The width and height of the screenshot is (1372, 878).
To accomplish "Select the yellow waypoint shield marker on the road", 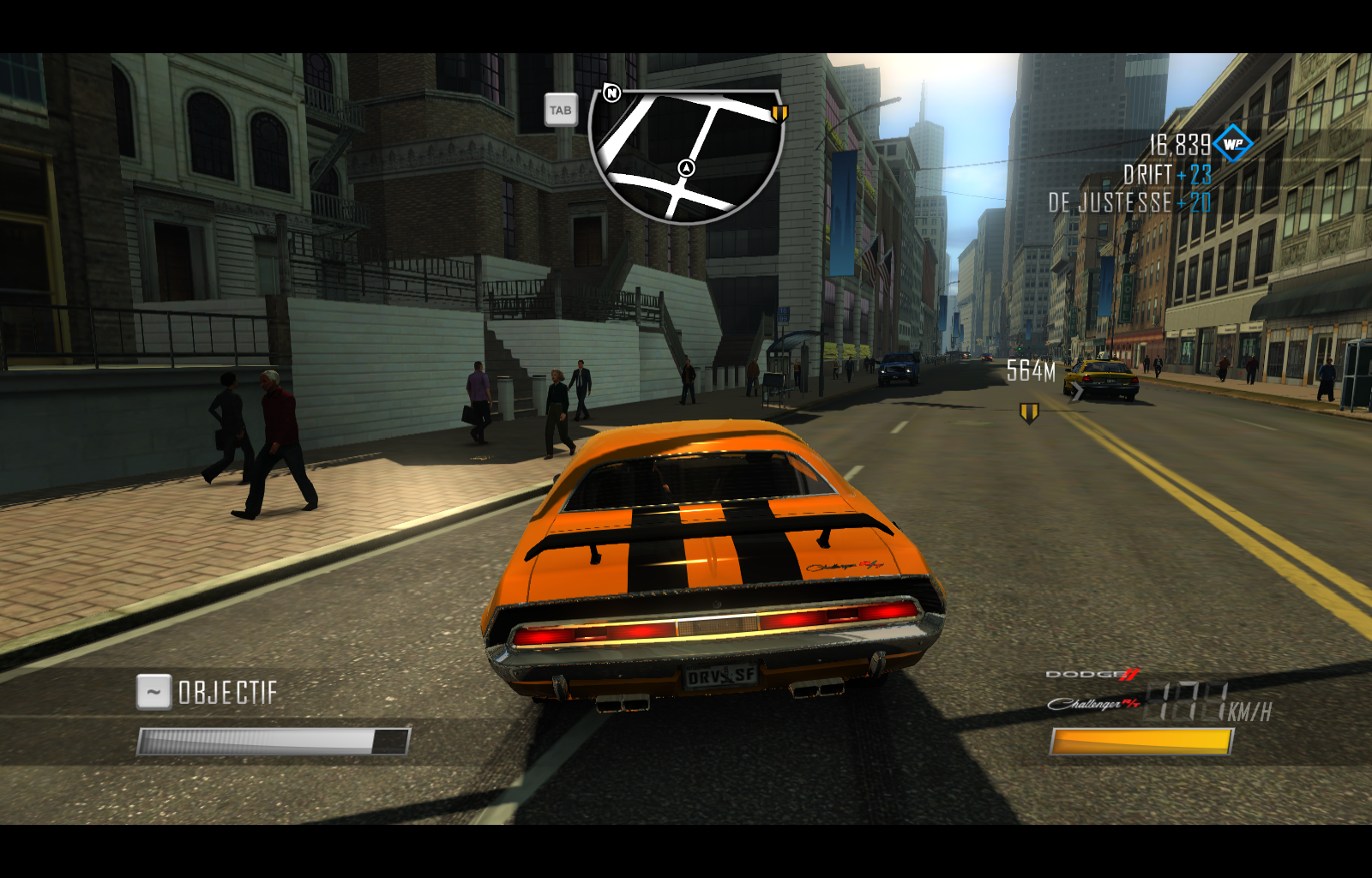I will click(1029, 411).
